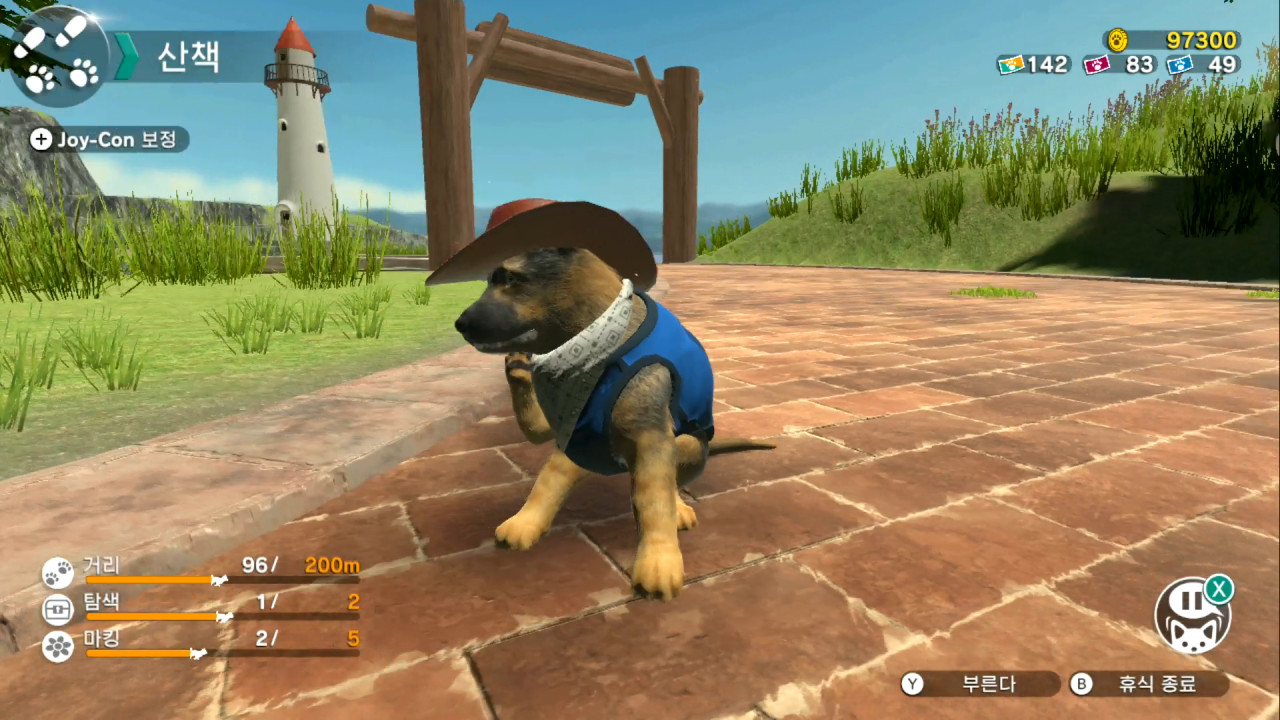
Task: Tap the pause cat face icon
Action: tap(1192, 616)
